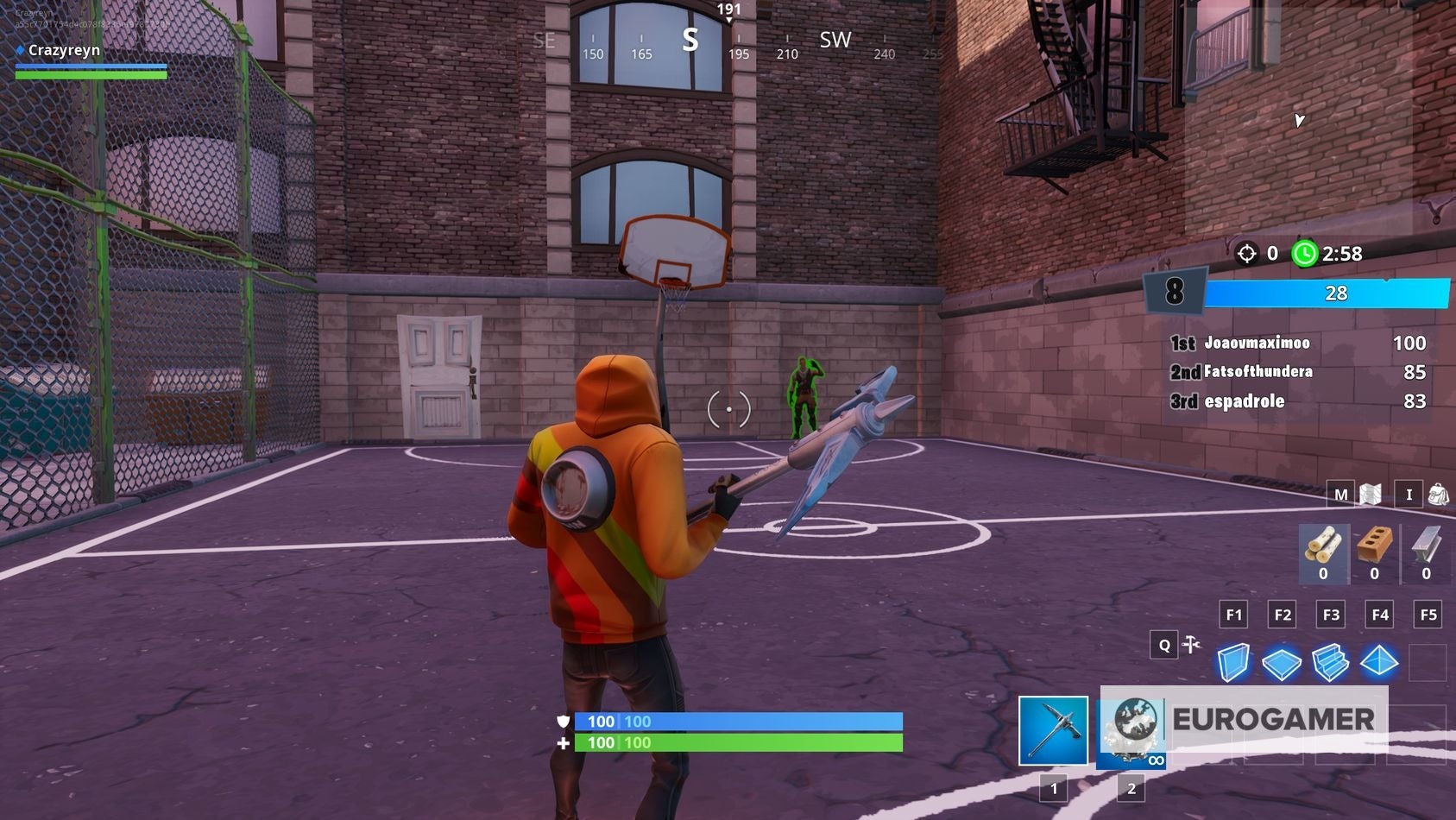Click the elimination counter crosshair icon
This screenshot has width=1456, height=820.
pyautogui.click(x=1246, y=254)
